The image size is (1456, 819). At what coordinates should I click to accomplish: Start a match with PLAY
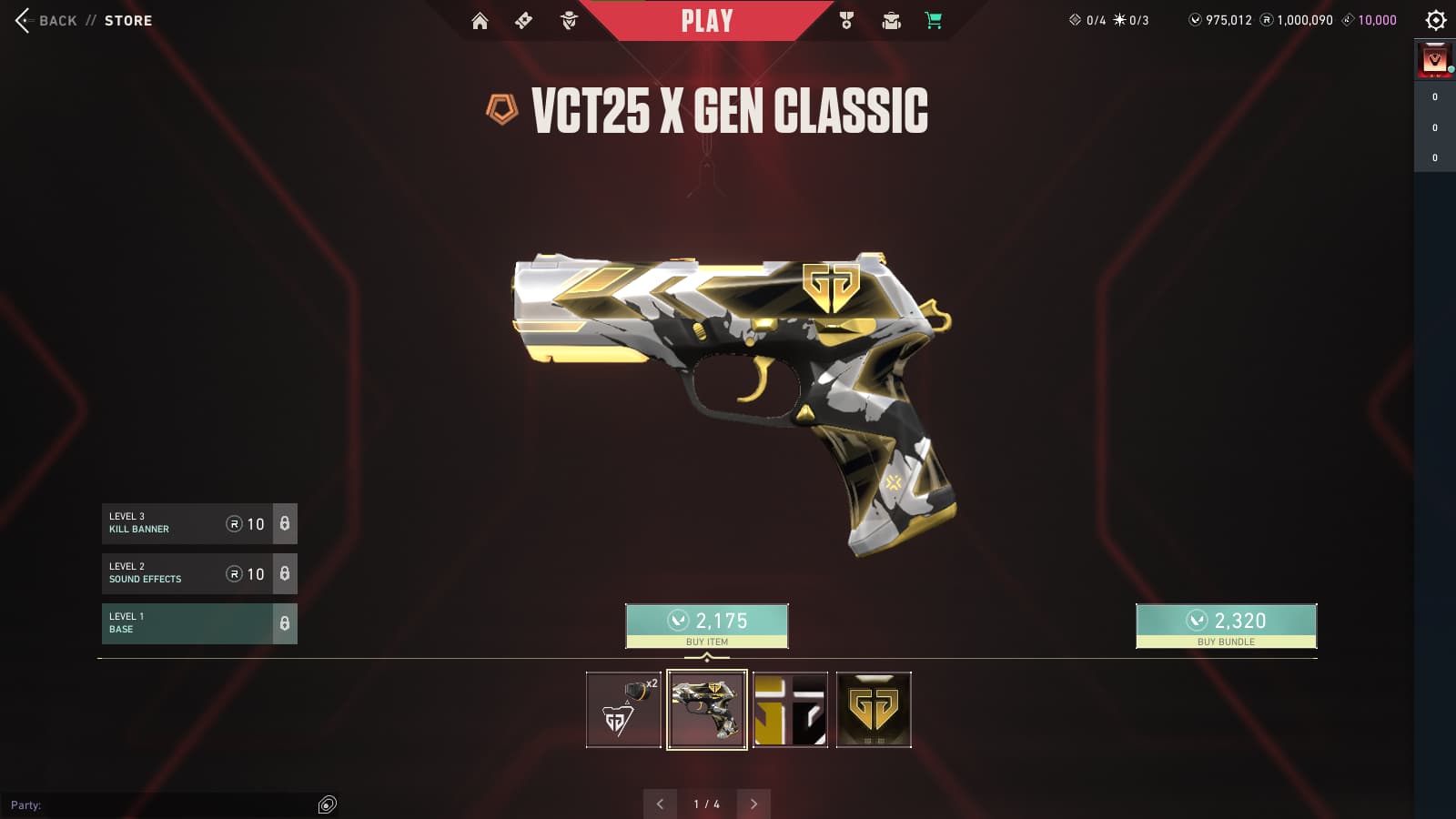point(707,21)
